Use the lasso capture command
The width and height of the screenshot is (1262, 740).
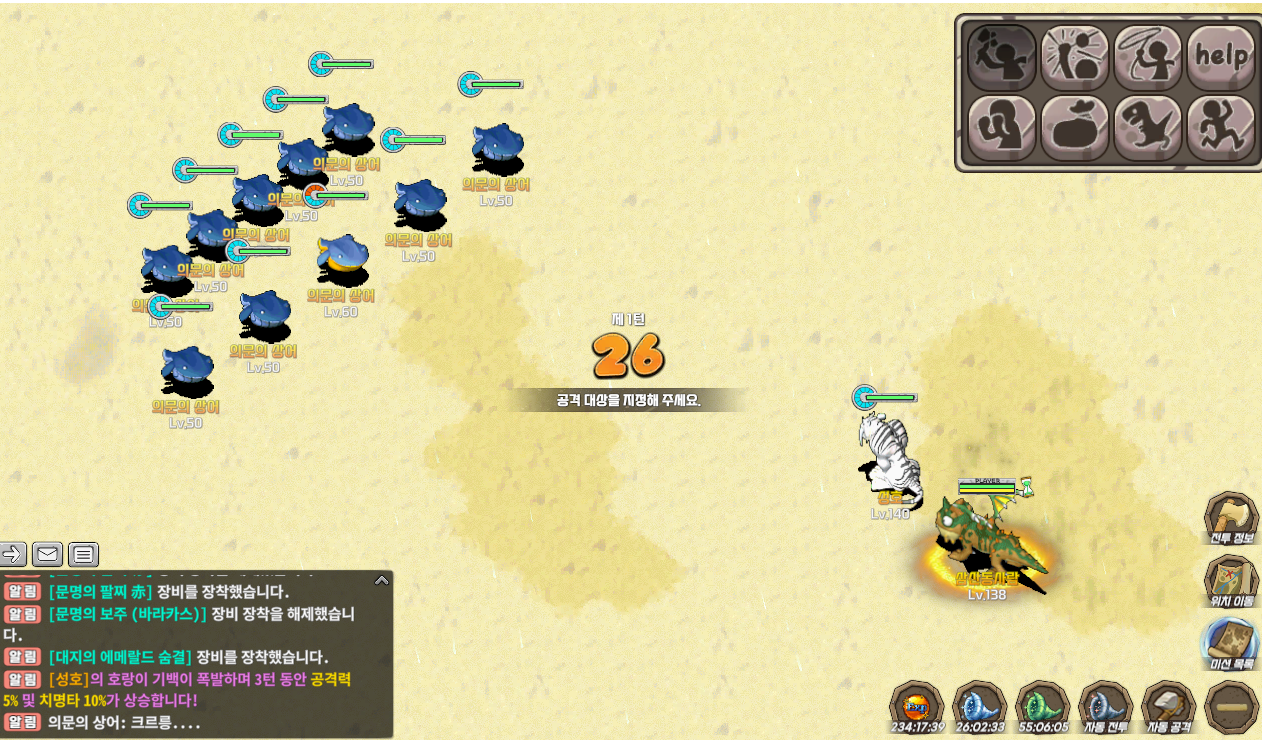pos(1148,56)
